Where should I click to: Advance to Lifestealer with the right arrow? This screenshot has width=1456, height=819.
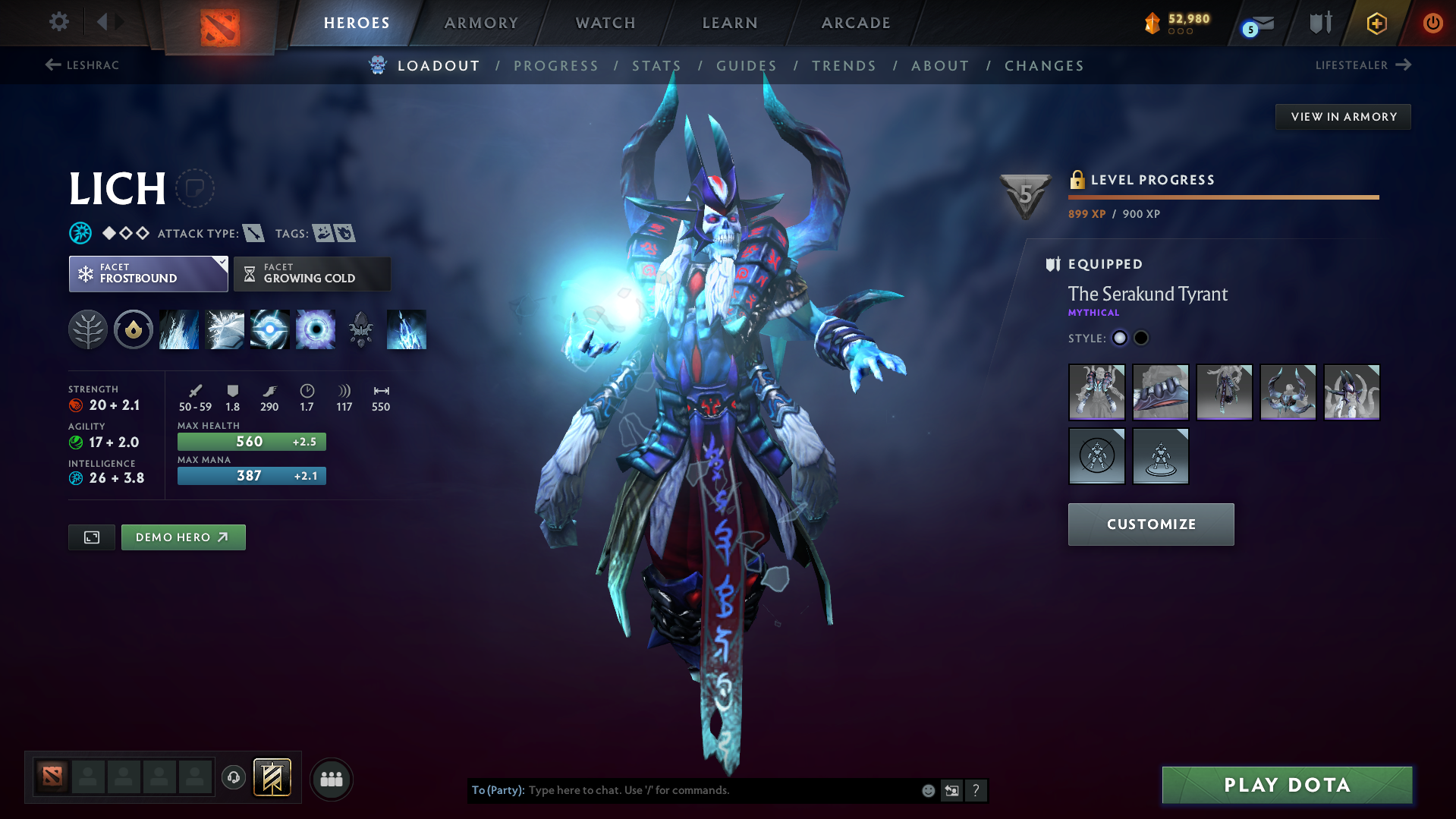(x=1403, y=65)
